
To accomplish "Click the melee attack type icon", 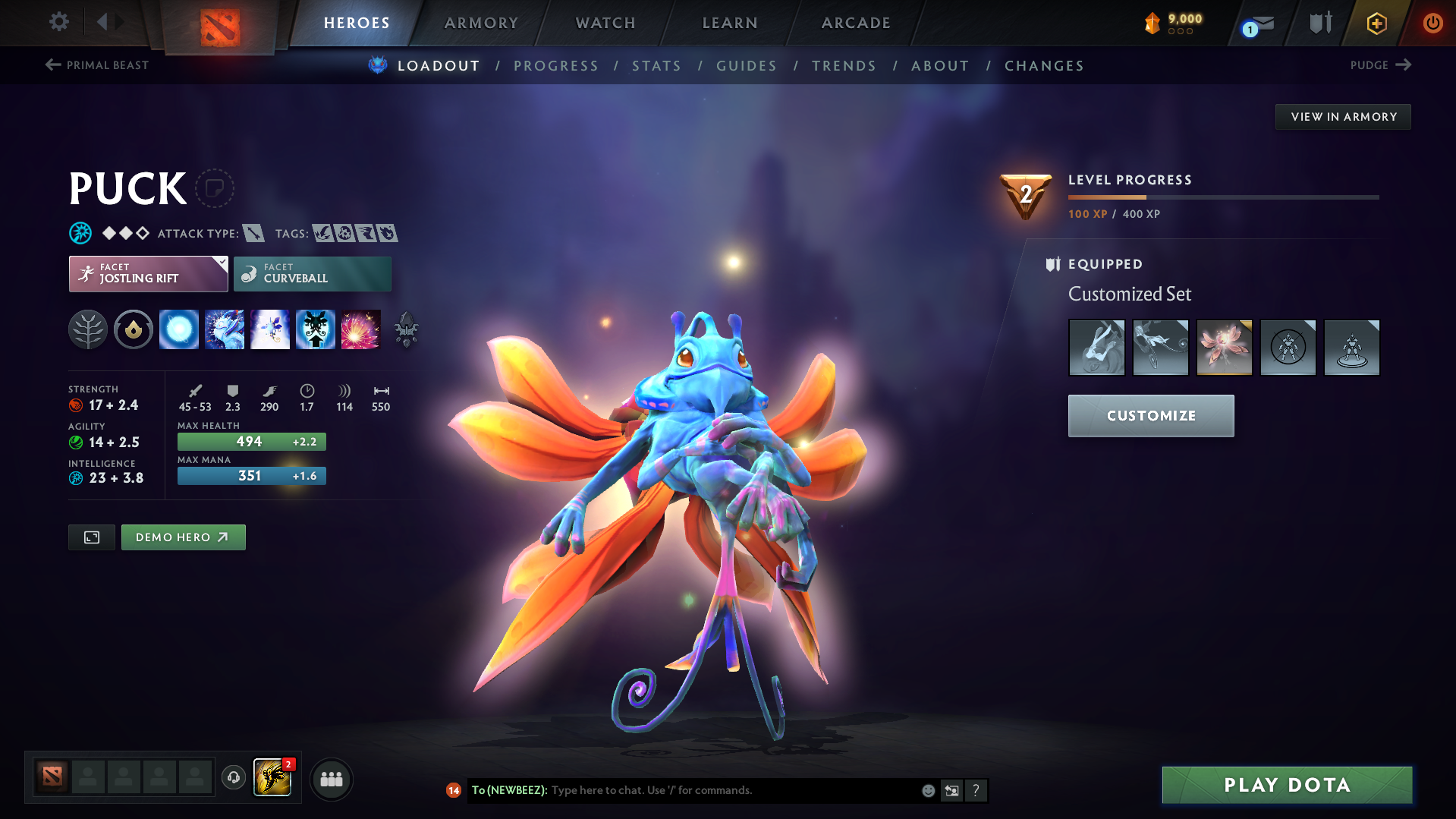I will click(253, 233).
